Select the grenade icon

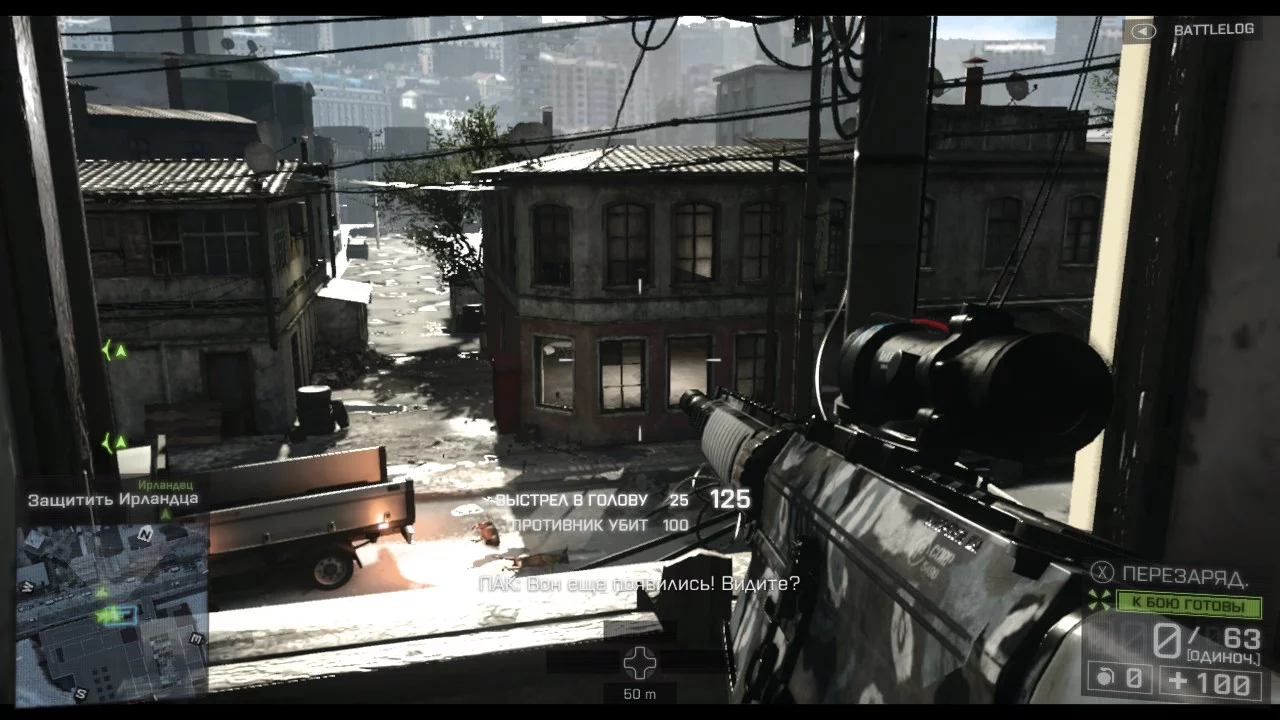[1104, 679]
